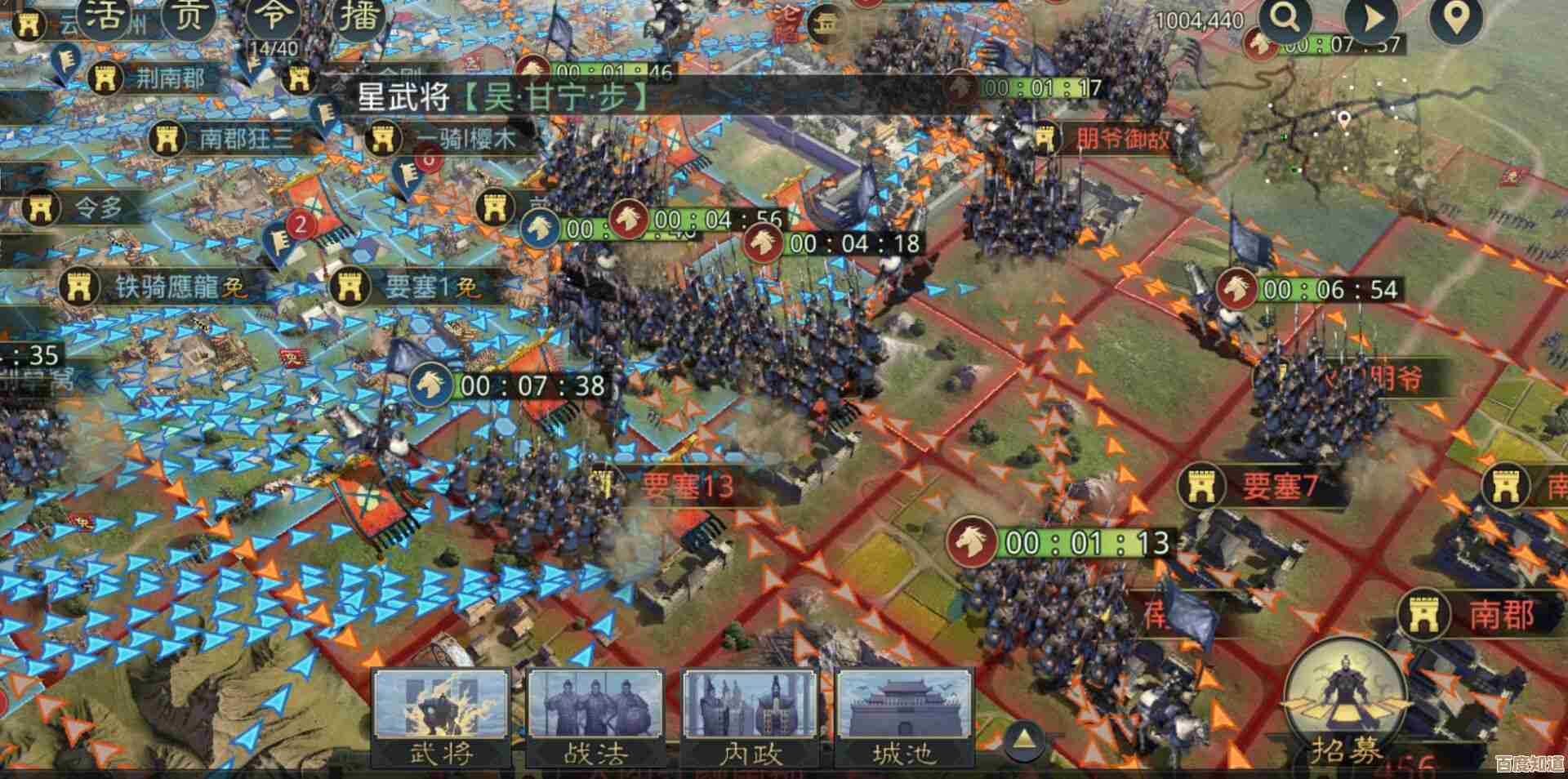1568x779 pixels.
Task: Select the army marker showing 00:06:54
Action: click(1236, 289)
